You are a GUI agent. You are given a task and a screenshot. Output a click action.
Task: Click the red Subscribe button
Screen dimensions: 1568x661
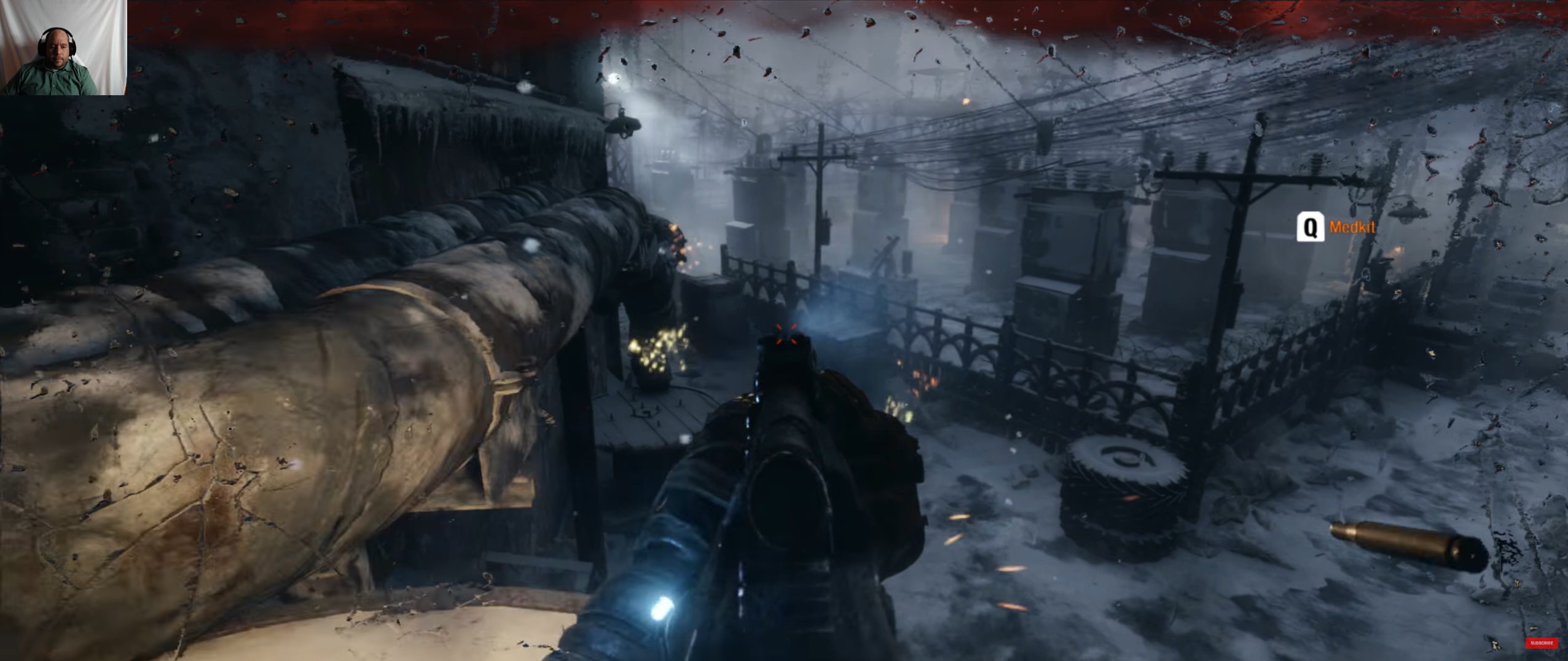tap(1542, 643)
